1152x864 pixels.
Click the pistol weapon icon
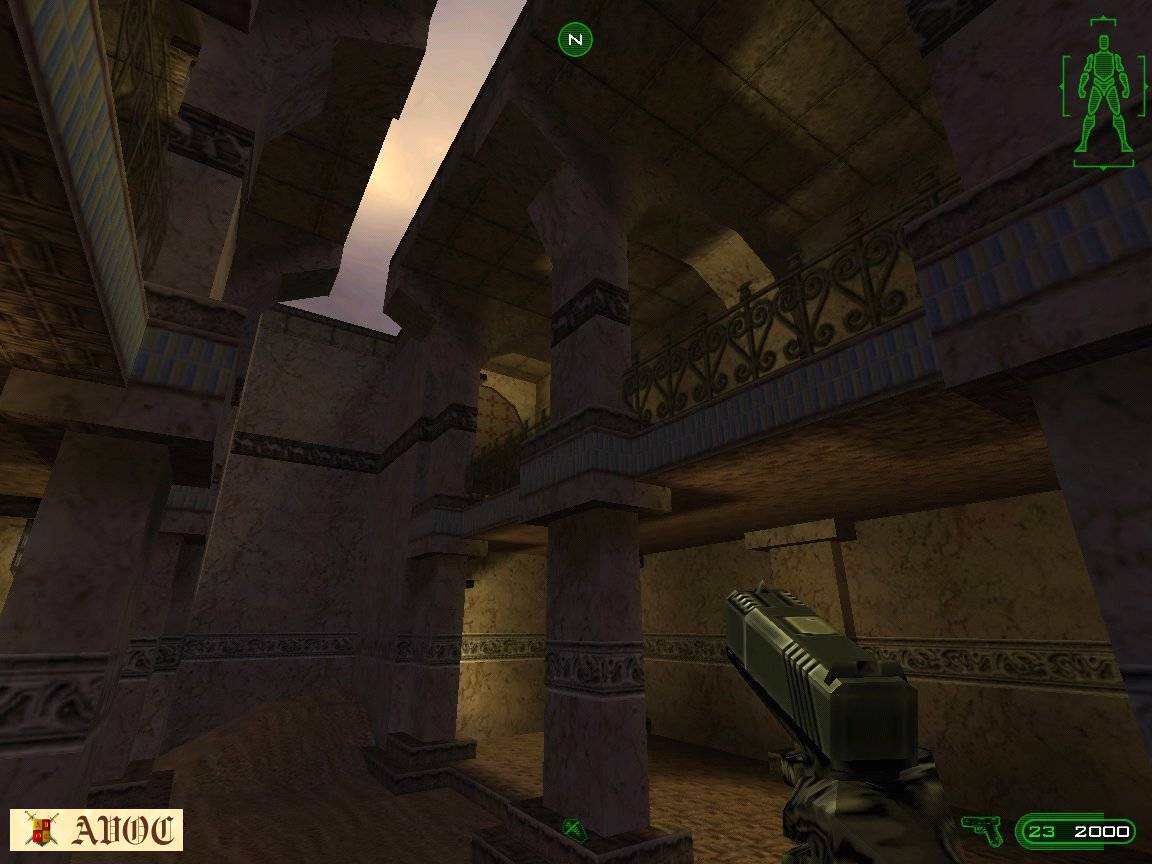(981, 829)
